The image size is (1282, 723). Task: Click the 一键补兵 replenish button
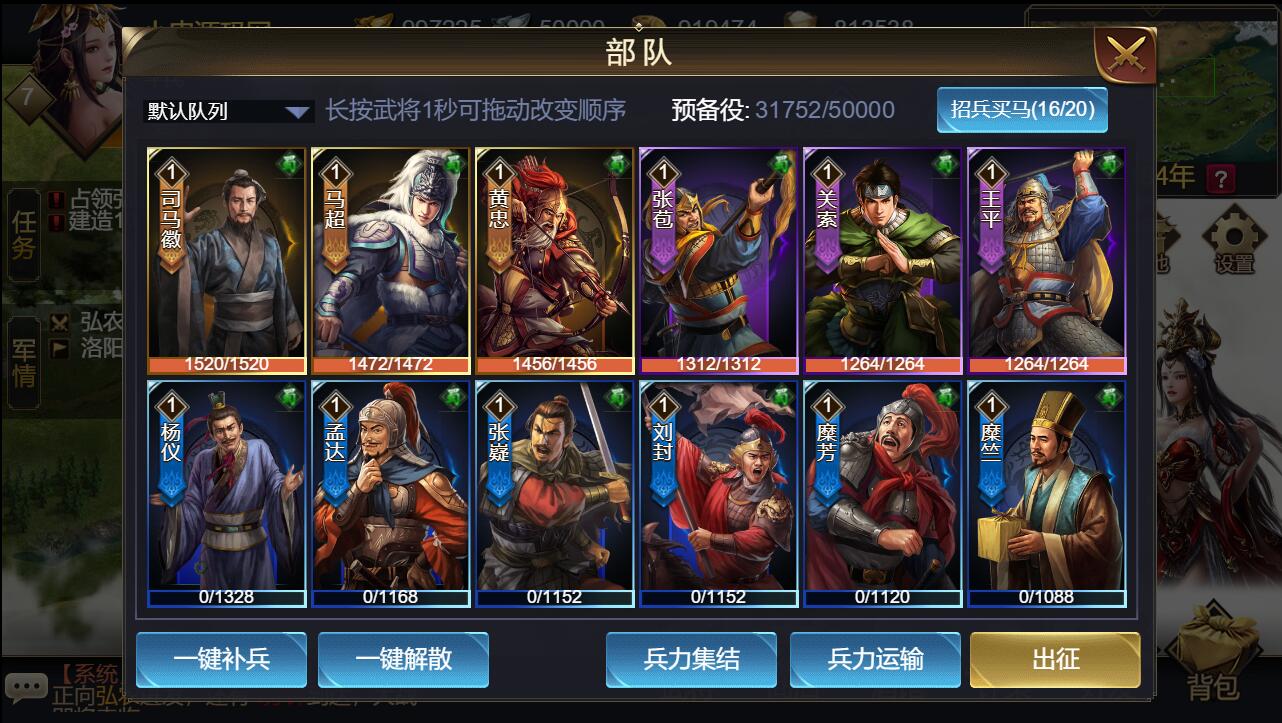pyautogui.click(x=221, y=659)
